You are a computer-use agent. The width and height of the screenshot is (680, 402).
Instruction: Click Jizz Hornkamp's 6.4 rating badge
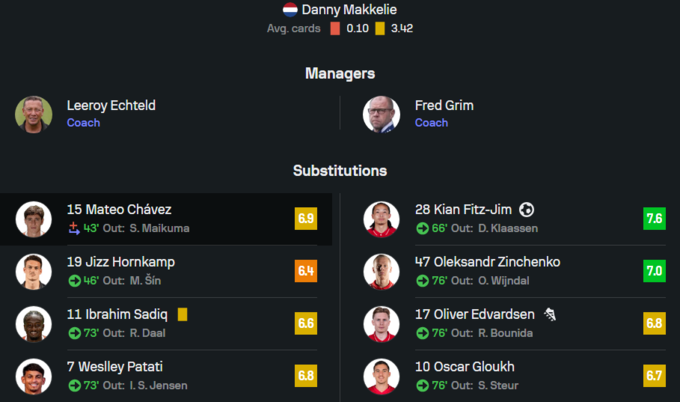point(306,271)
